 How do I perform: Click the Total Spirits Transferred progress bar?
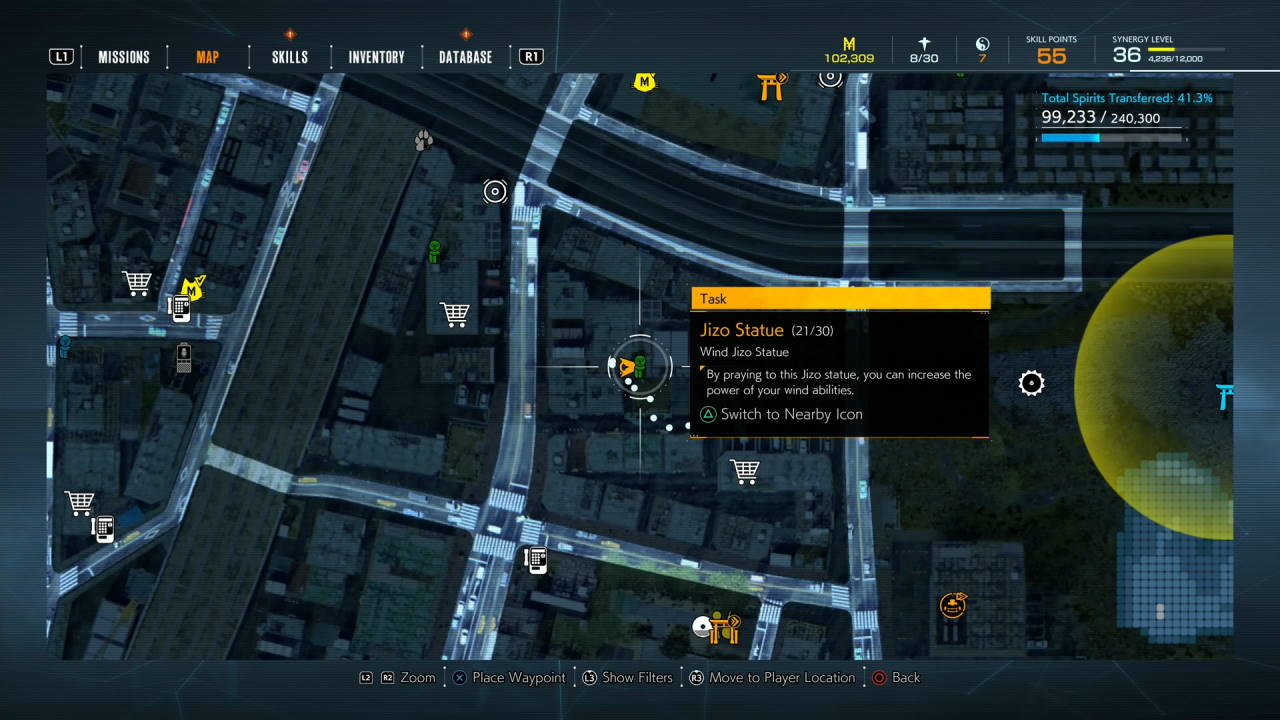point(1110,137)
